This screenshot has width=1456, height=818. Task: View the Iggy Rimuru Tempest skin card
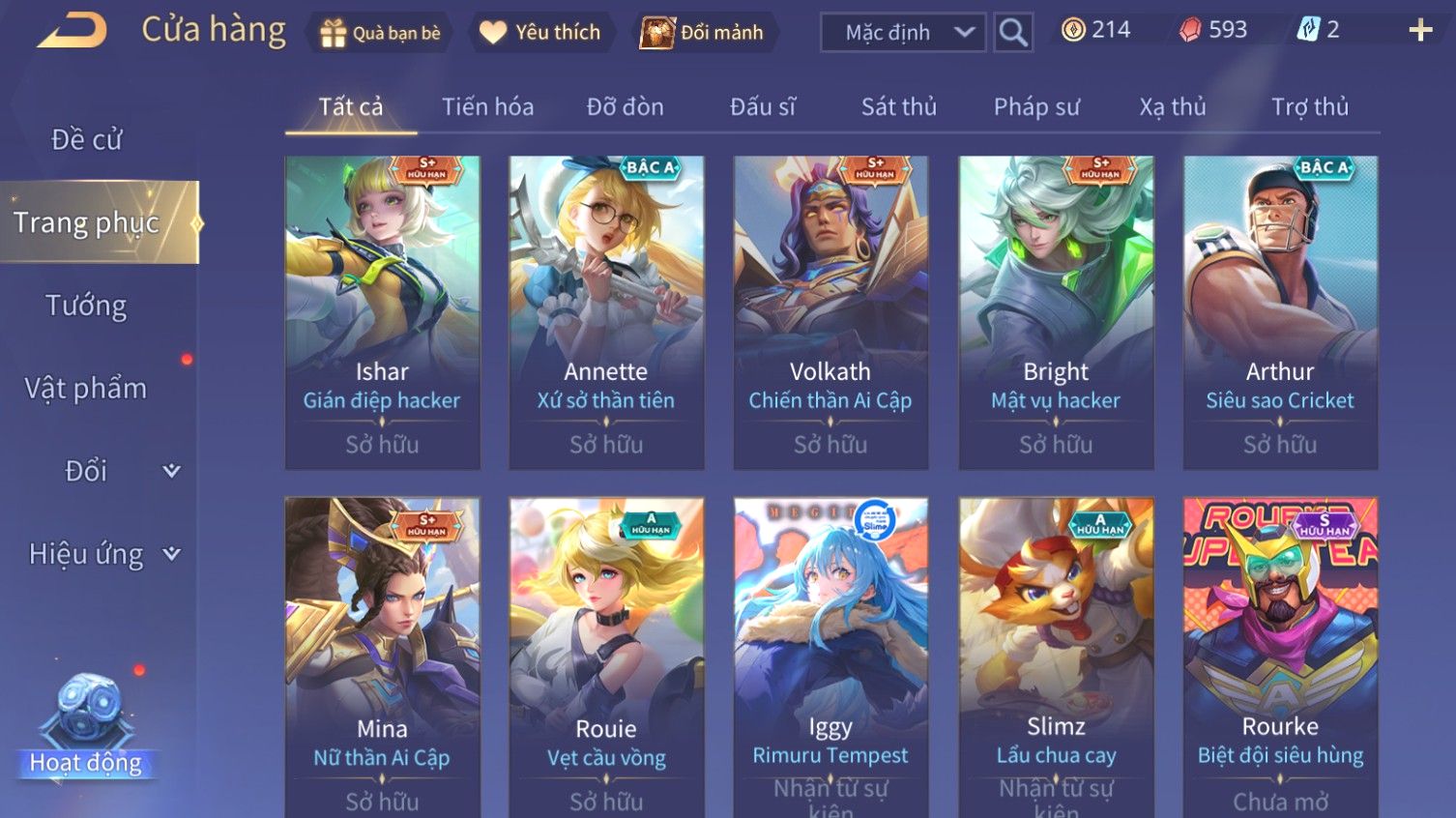pyautogui.click(x=830, y=657)
